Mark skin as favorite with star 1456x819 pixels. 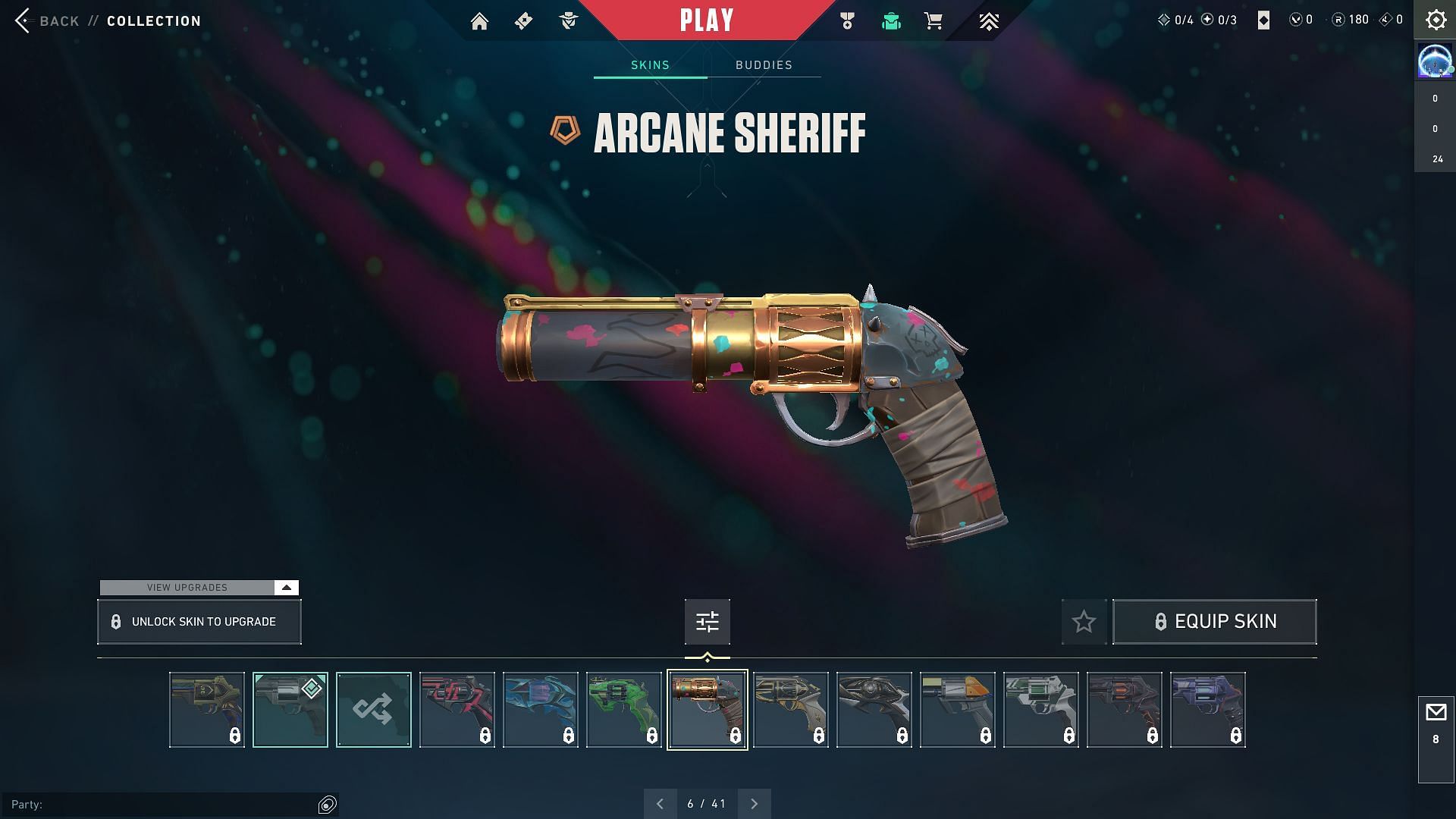1084,622
